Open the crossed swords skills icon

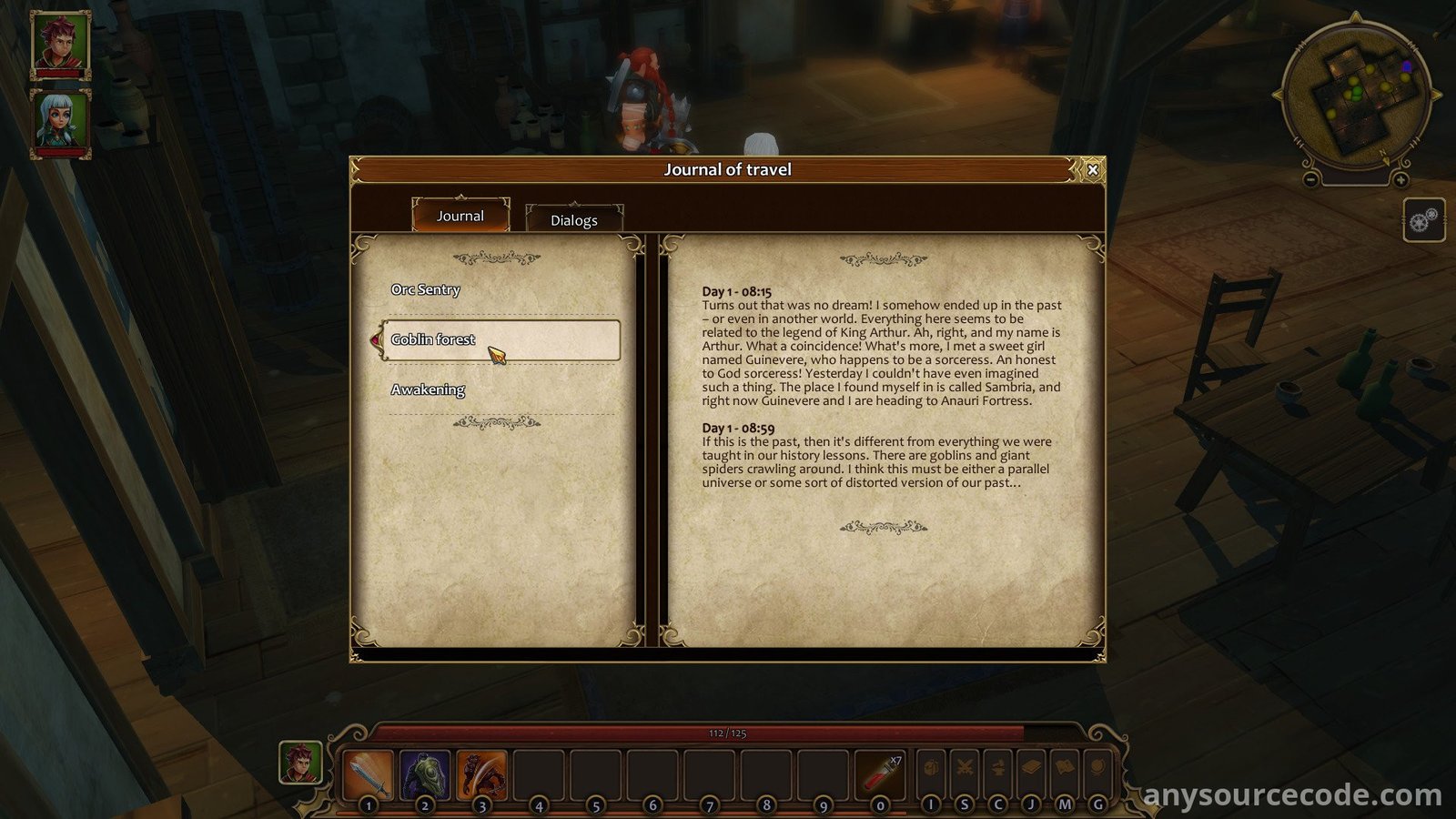[965, 769]
